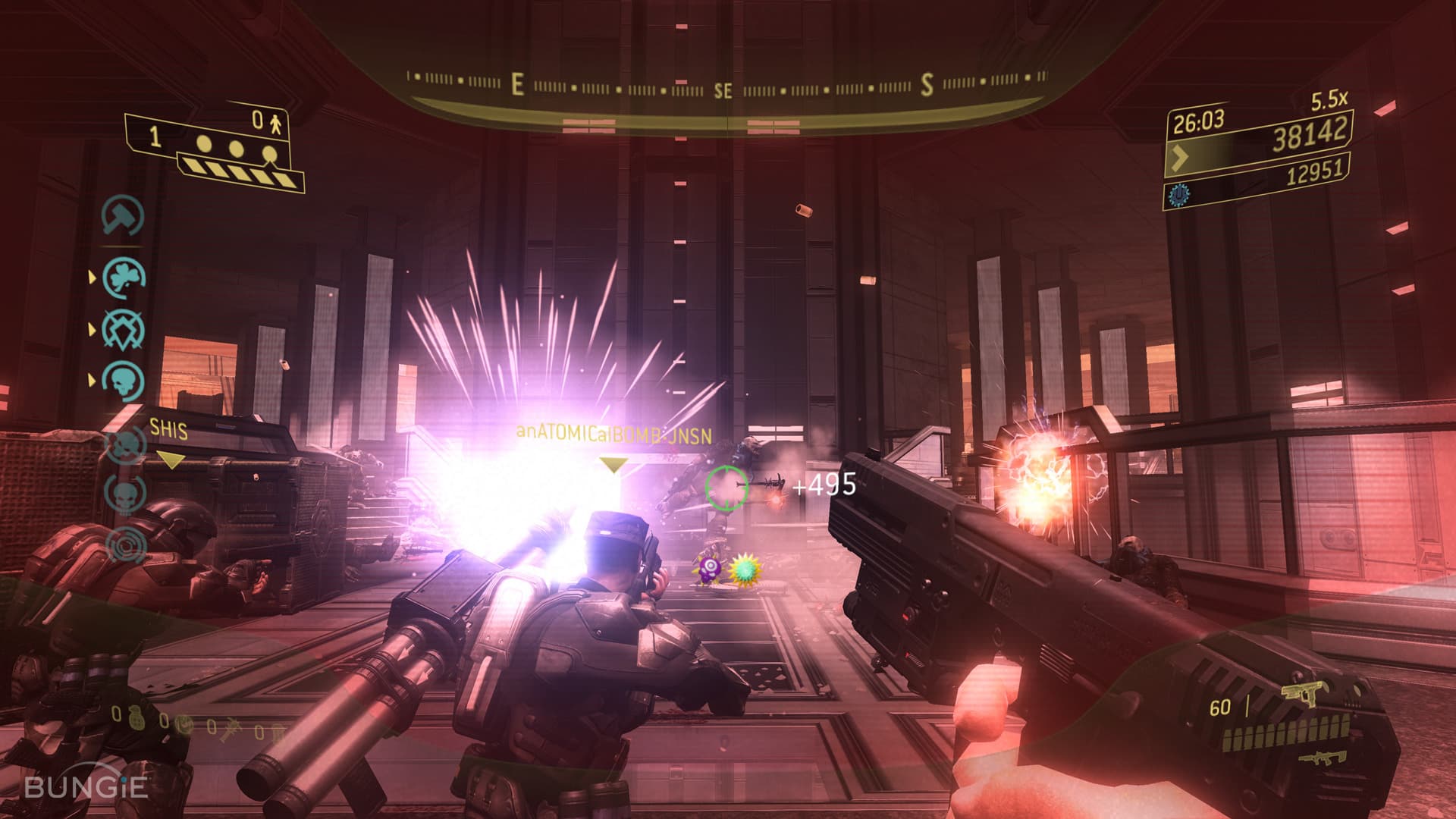Screen dimensions: 1456x819
Task: Expand the yellow triangle under the SHIS nameplate
Action: [x=171, y=457]
